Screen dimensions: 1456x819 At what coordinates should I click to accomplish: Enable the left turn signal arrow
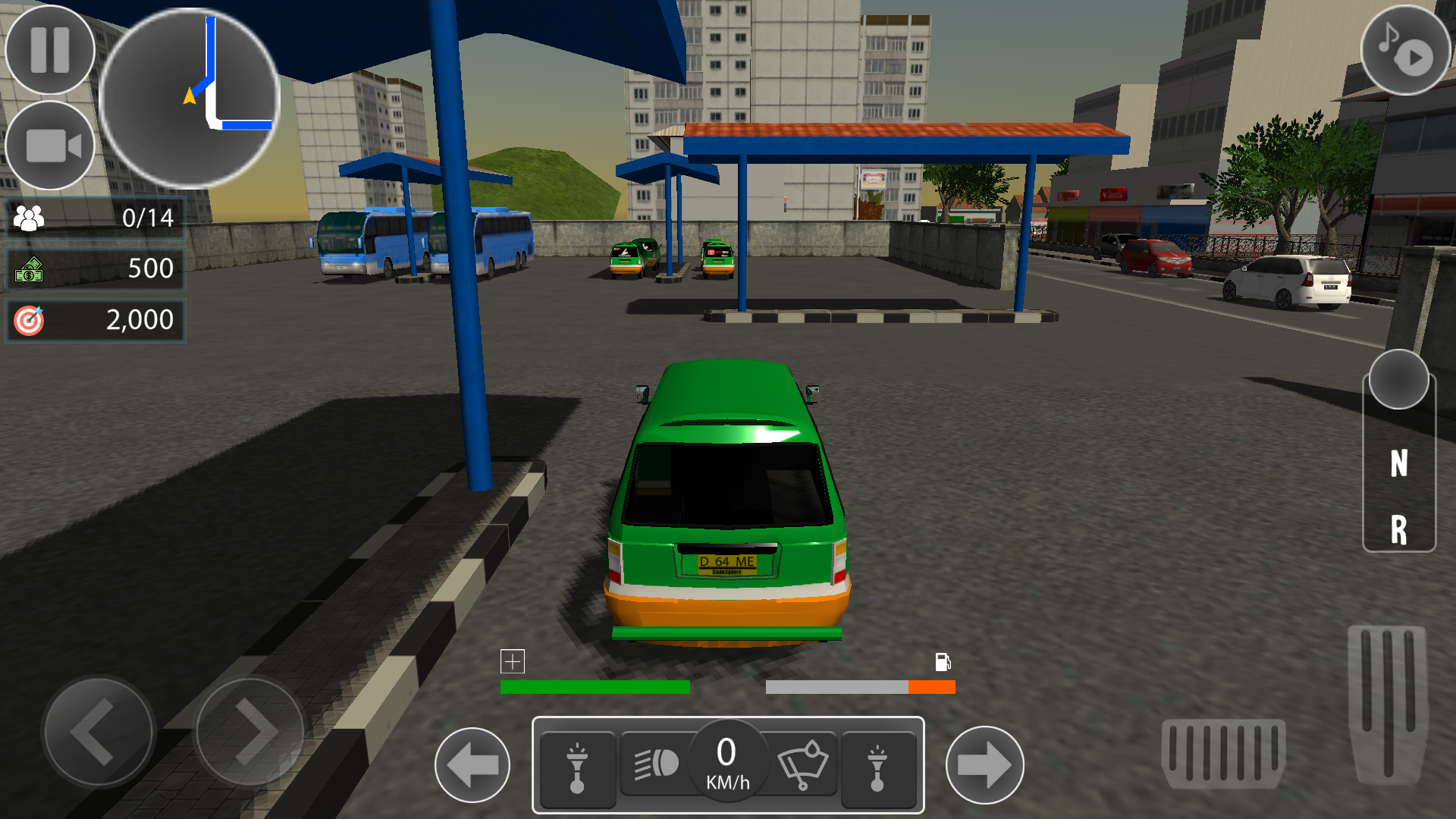pyautogui.click(x=473, y=766)
